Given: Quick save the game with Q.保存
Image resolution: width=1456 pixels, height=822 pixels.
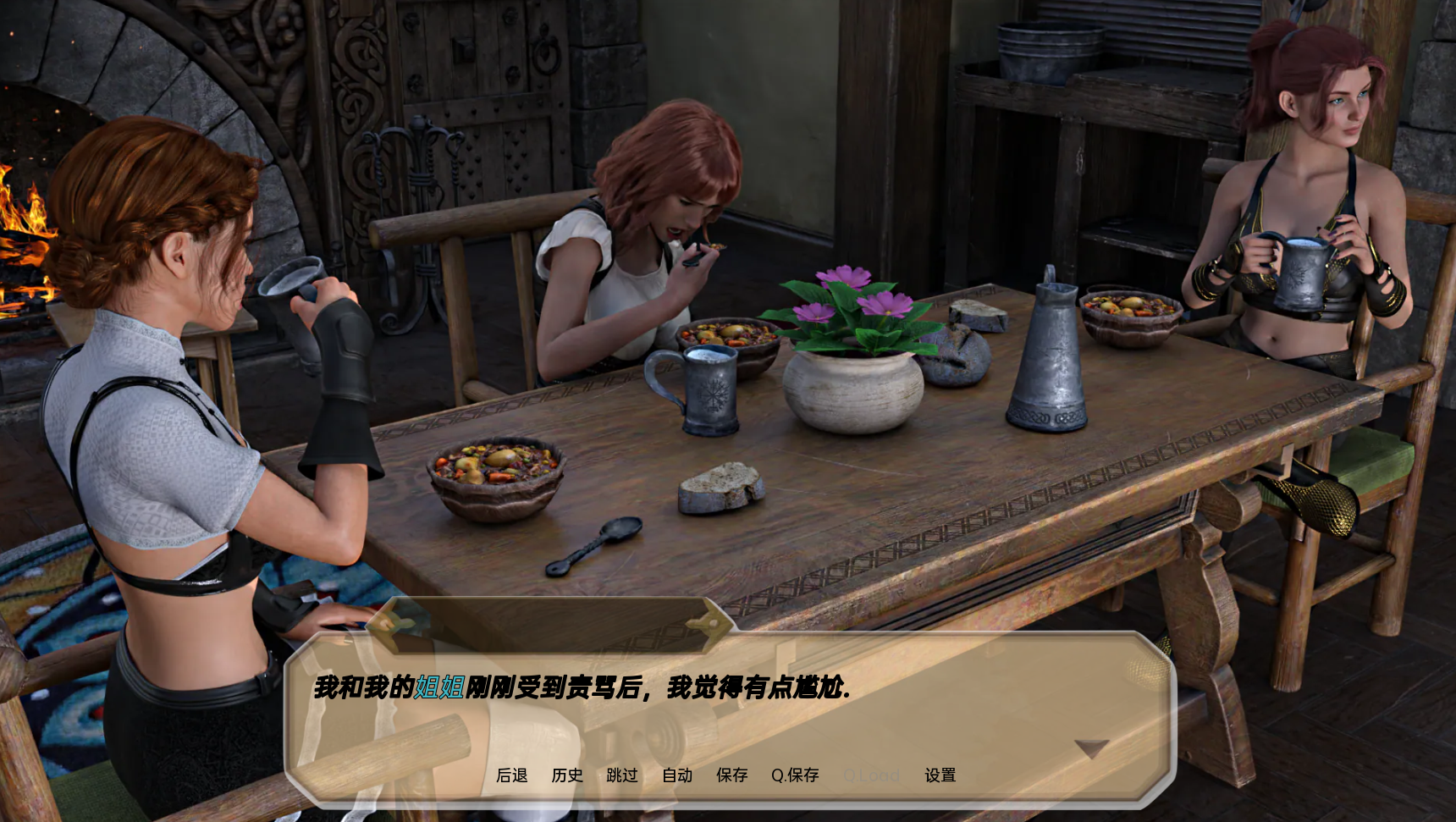Looking at the screenshot, I should (x=796, y=775).
